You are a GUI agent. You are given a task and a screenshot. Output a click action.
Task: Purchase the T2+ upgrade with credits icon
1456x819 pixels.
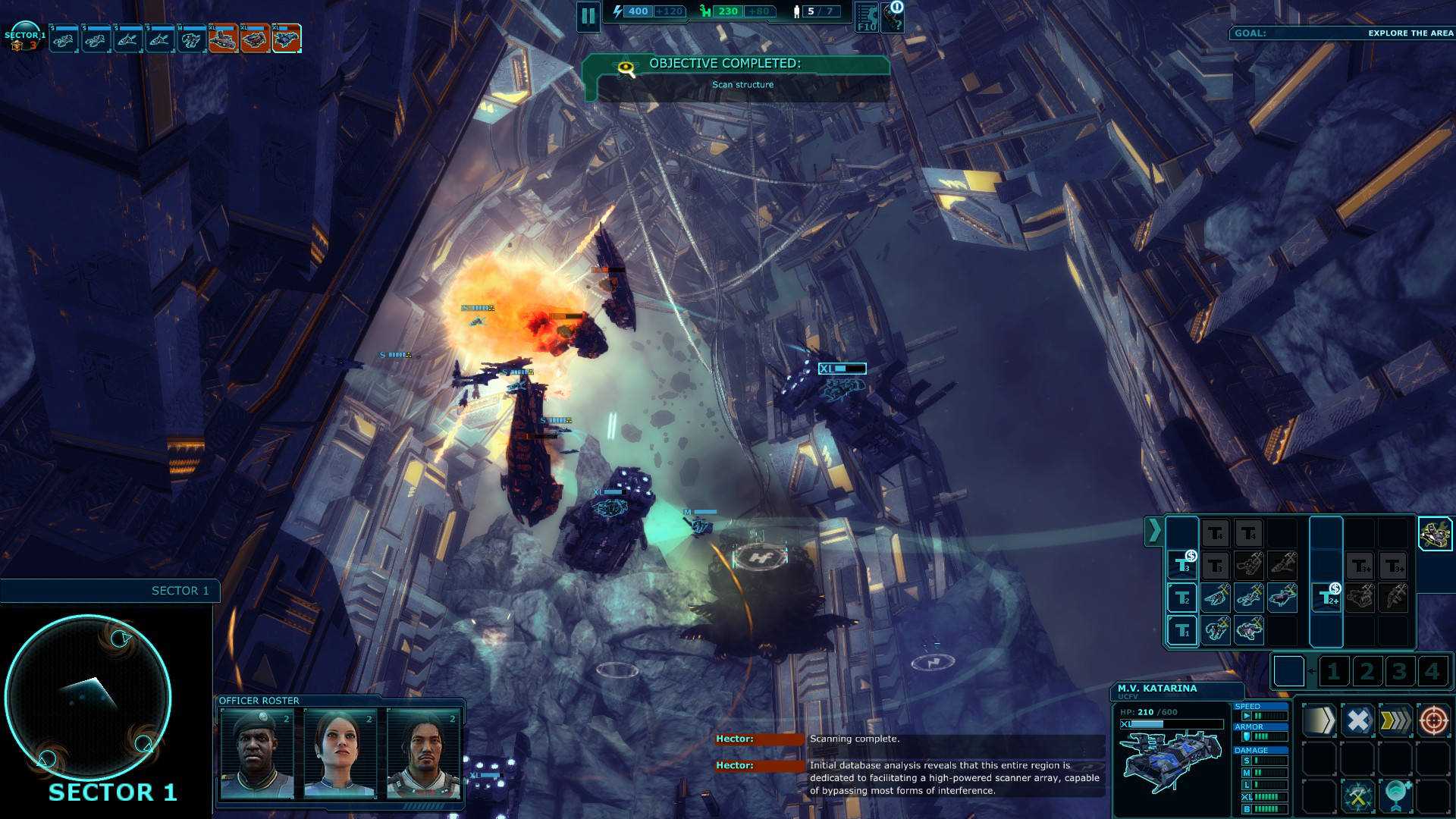pos(1328,597)
